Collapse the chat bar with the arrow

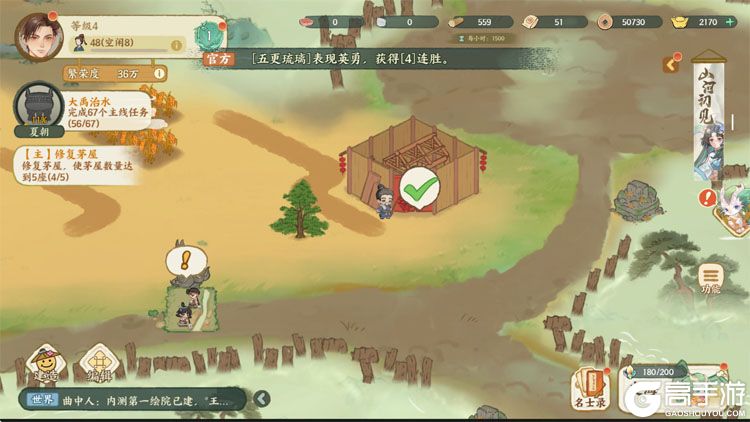click(x=261, y=399)
